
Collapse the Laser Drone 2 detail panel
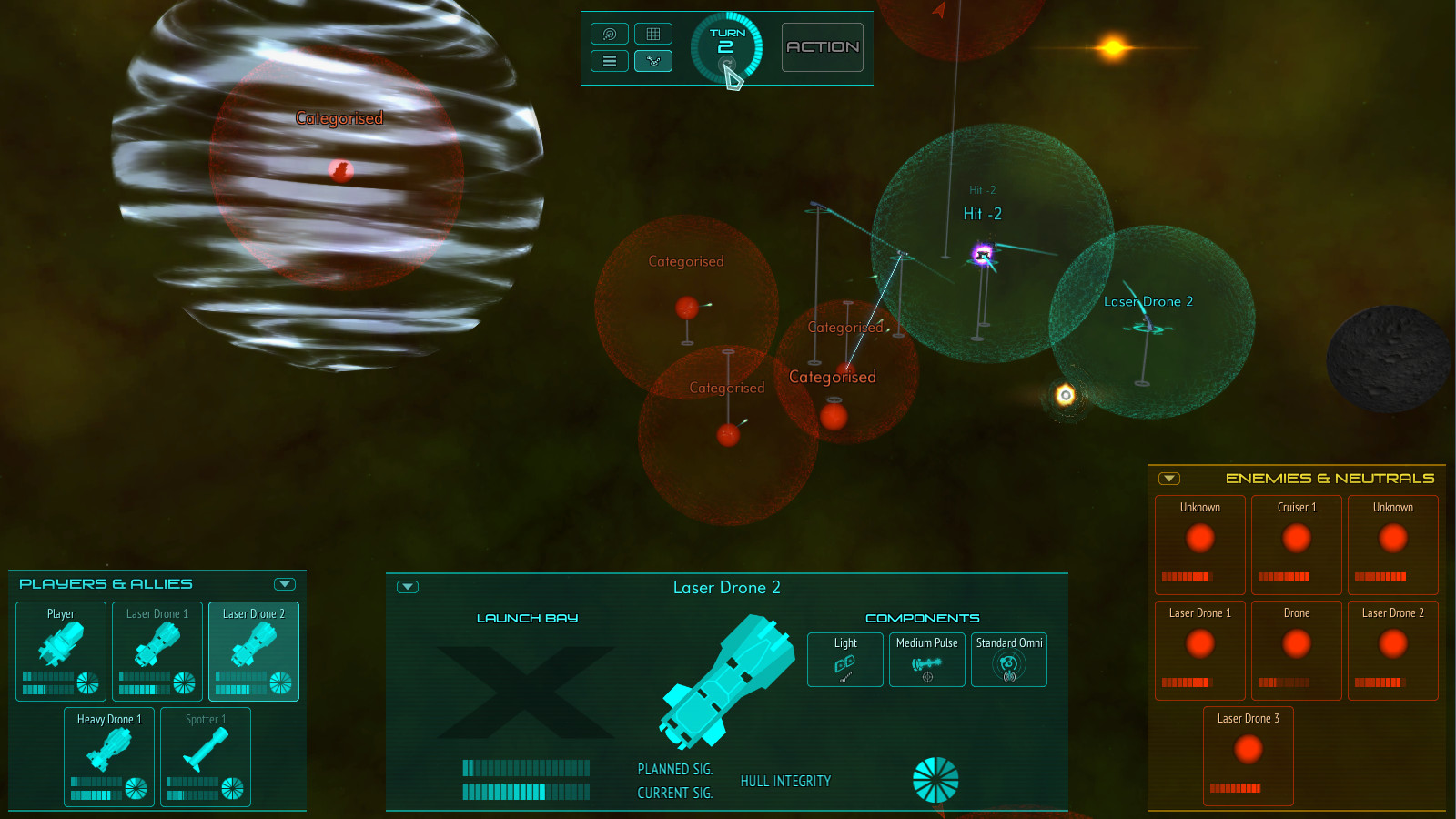[x=407, y=587]
